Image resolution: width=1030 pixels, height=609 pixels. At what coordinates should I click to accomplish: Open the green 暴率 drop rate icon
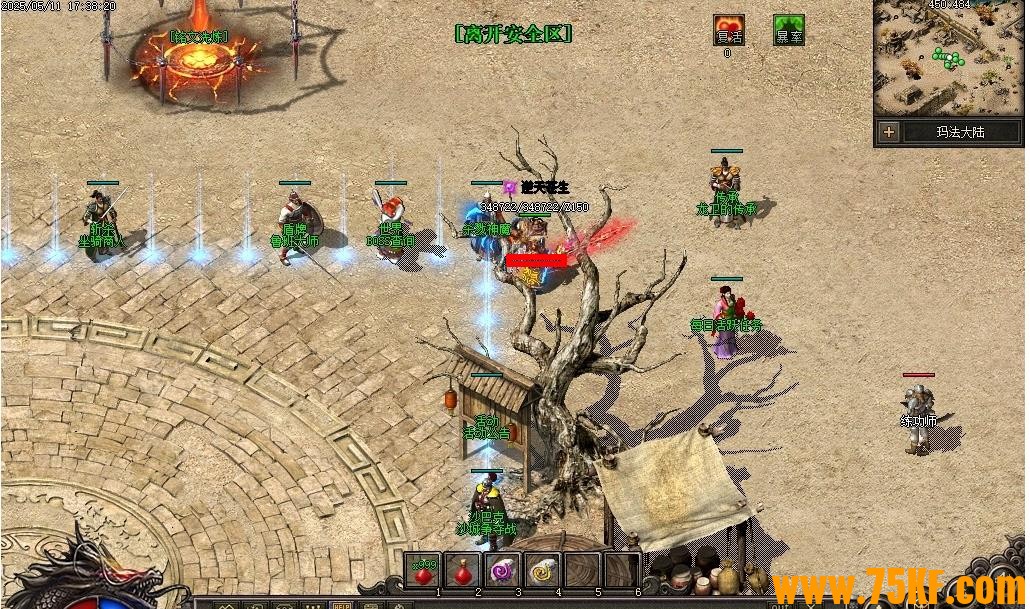(x=789, y=30)
